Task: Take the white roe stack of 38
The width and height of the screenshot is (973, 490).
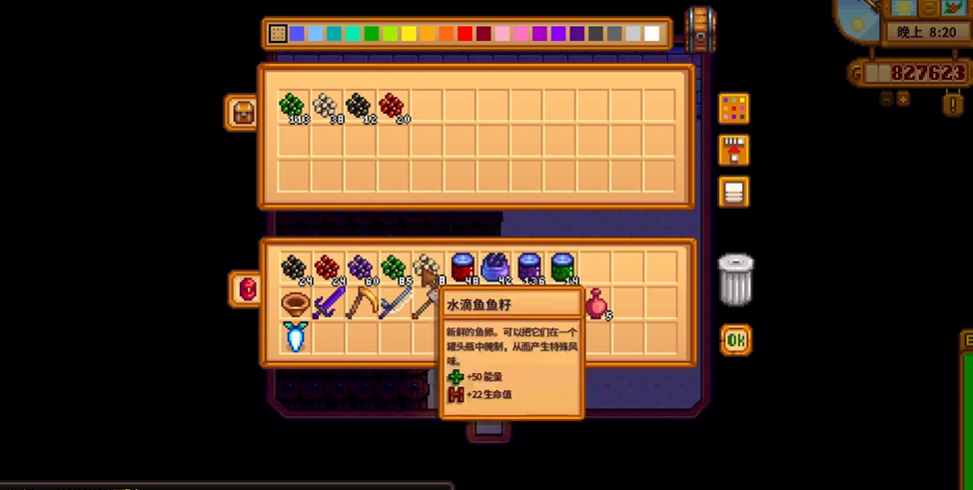Action: [325, 106]
